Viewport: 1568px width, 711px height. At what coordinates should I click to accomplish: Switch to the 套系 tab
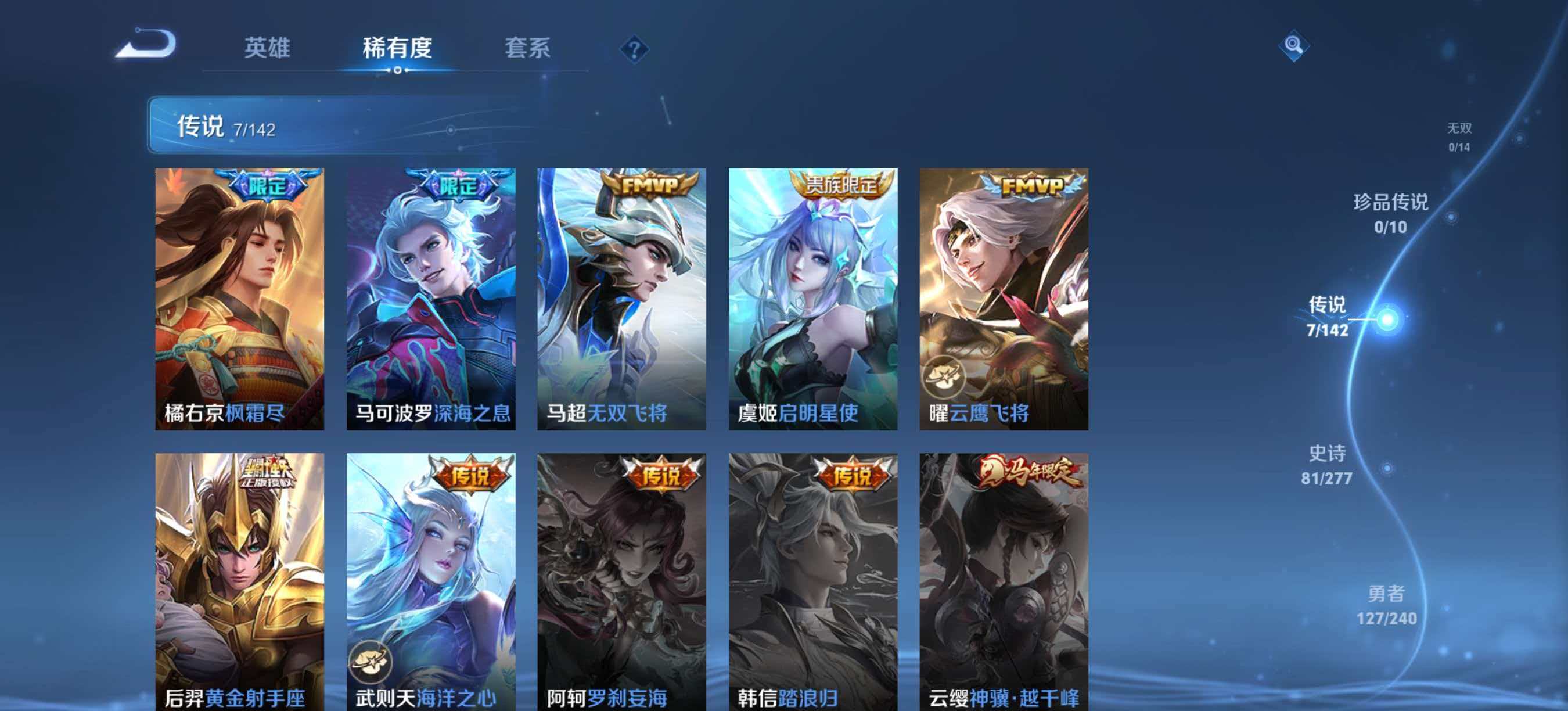pyautogui.click(x=528, y=48)
